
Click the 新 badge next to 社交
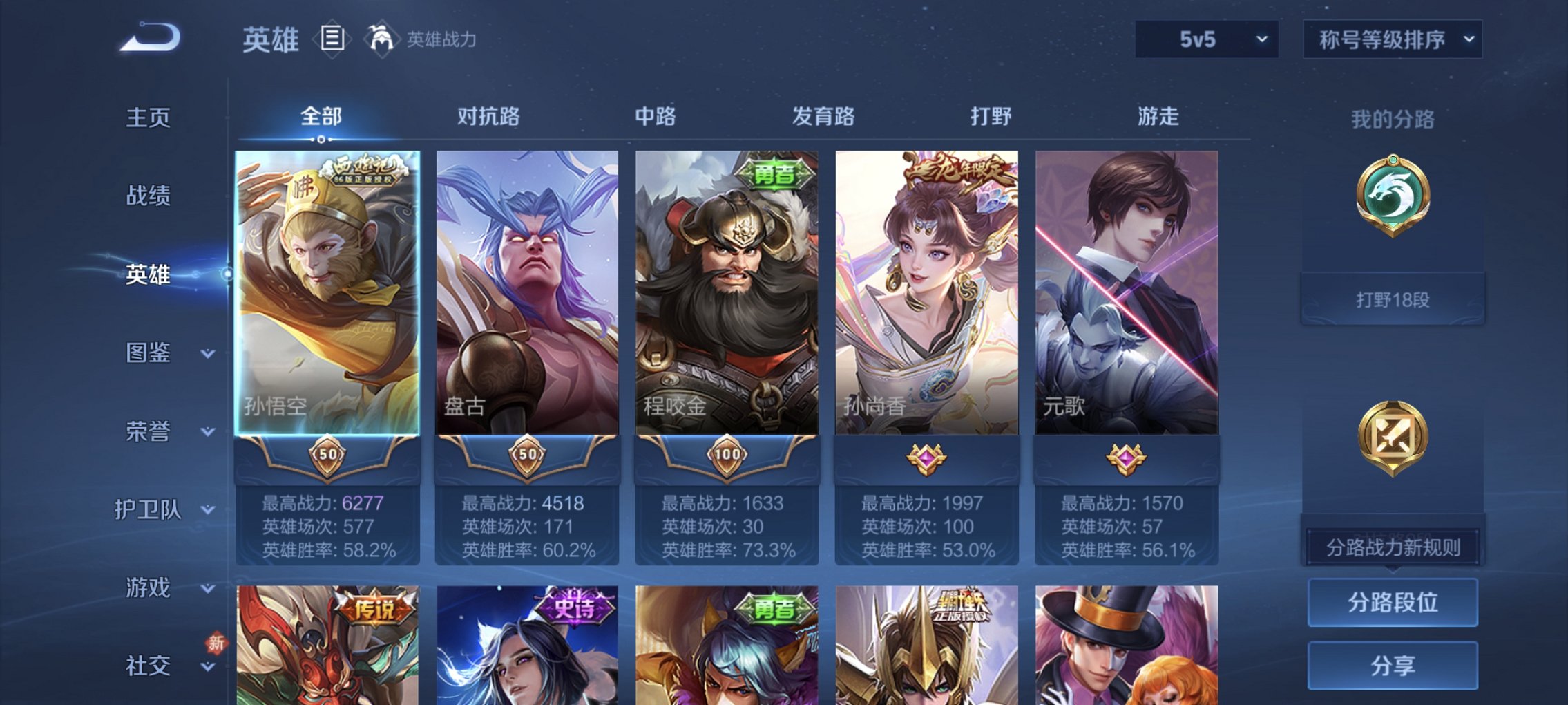(x=216, y=642)
